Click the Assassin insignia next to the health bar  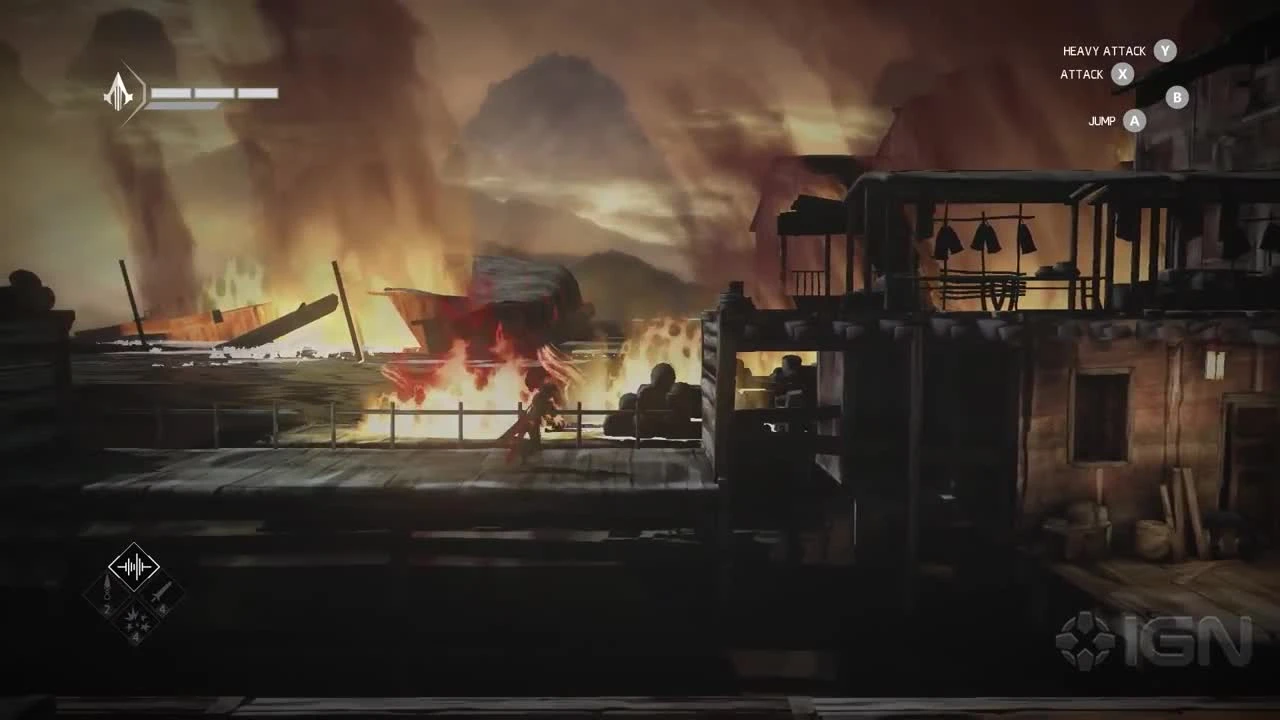point(118,92)
